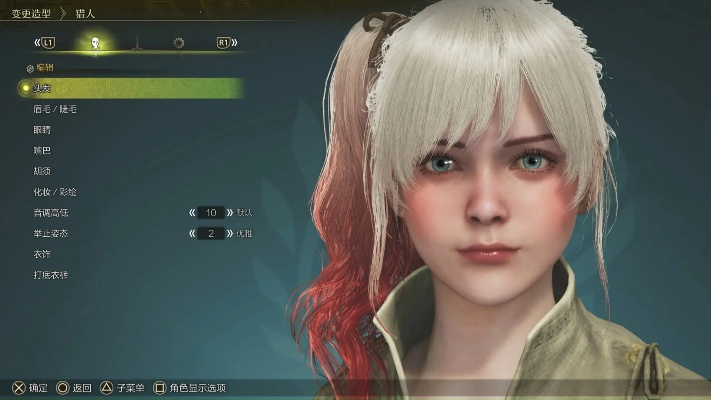Click the left arrow of the voice pitch stepper

(190, 213)
